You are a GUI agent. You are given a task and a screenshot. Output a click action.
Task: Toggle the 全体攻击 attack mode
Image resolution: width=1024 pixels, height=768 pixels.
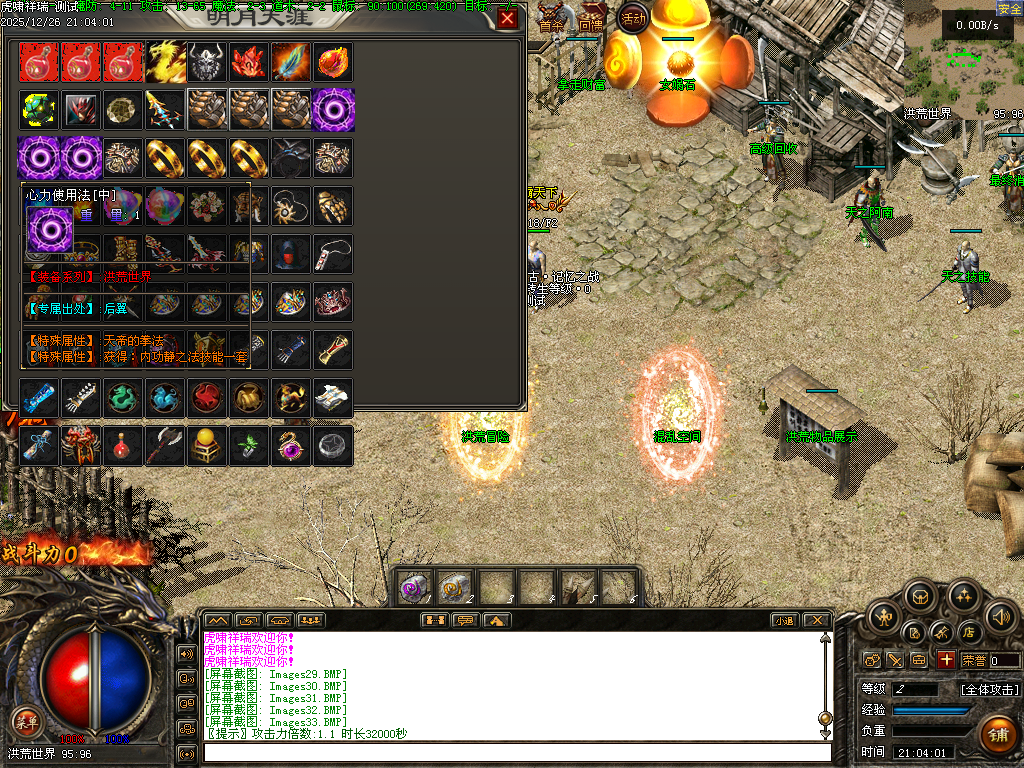point(990,690)
